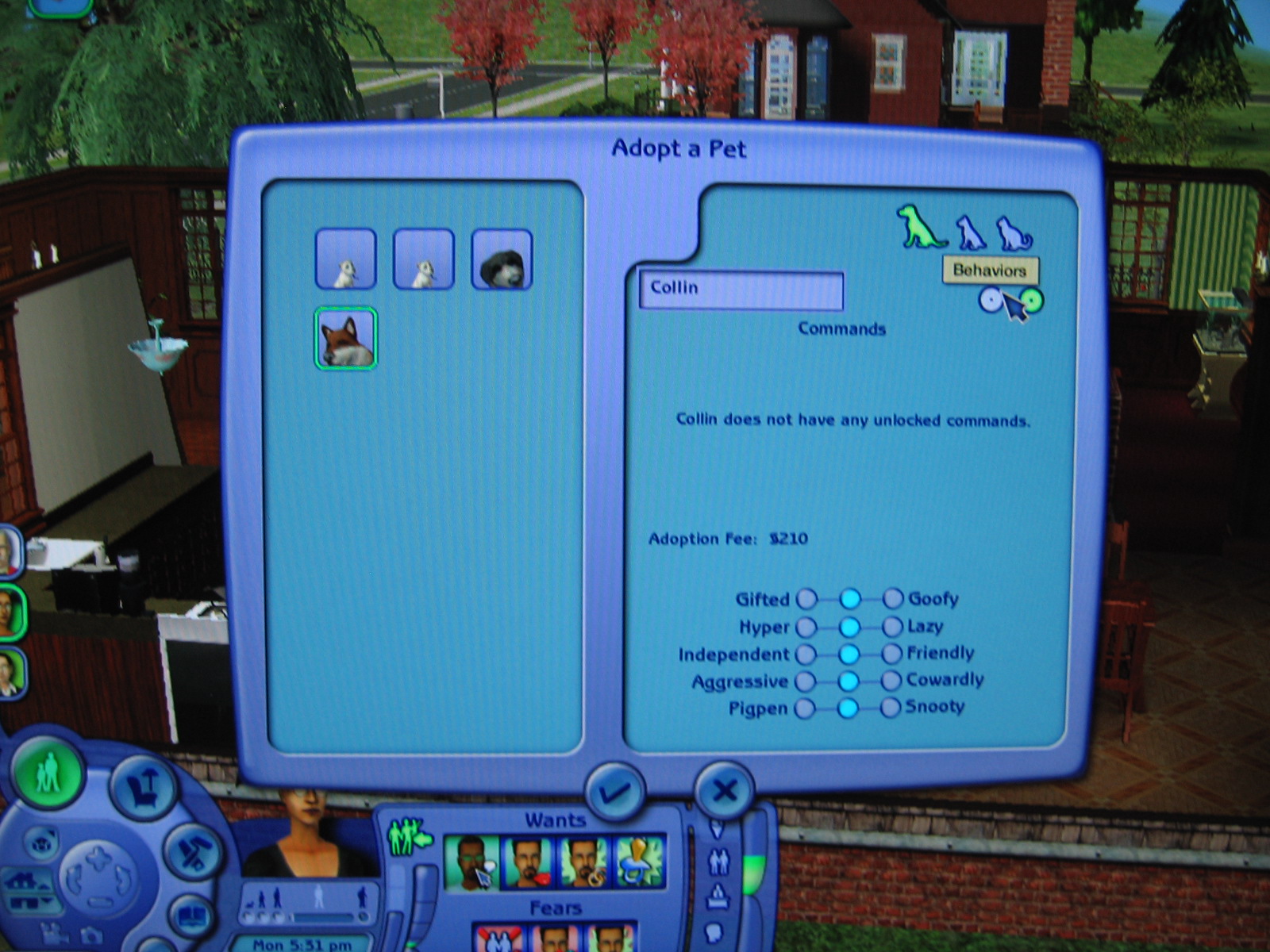This screenshot has width=1270, height=952.
Task: Select the want slot with red lips
Action: [x=527, y=862]
